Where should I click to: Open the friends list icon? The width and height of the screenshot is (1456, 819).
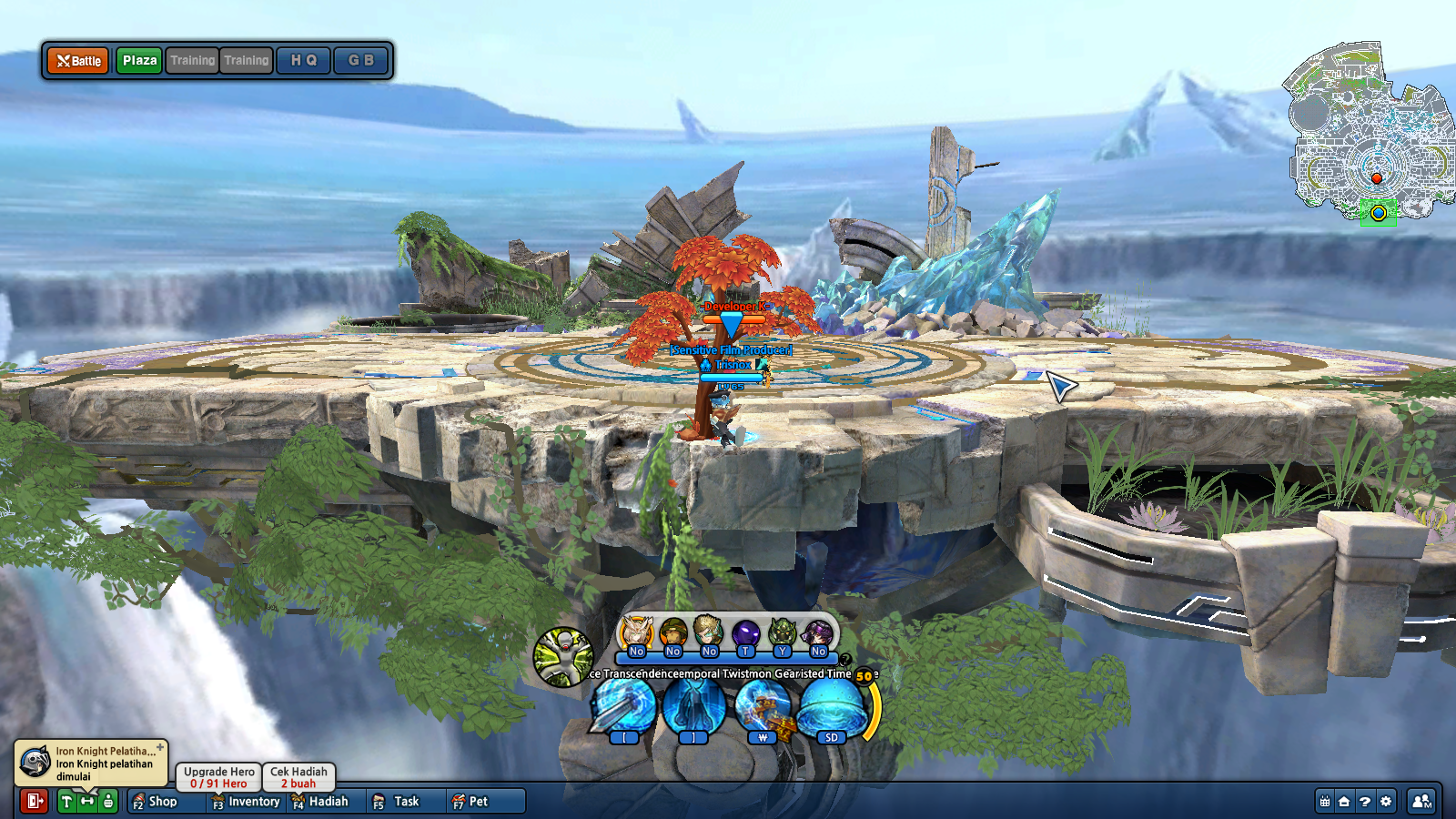click(1421, 802)
